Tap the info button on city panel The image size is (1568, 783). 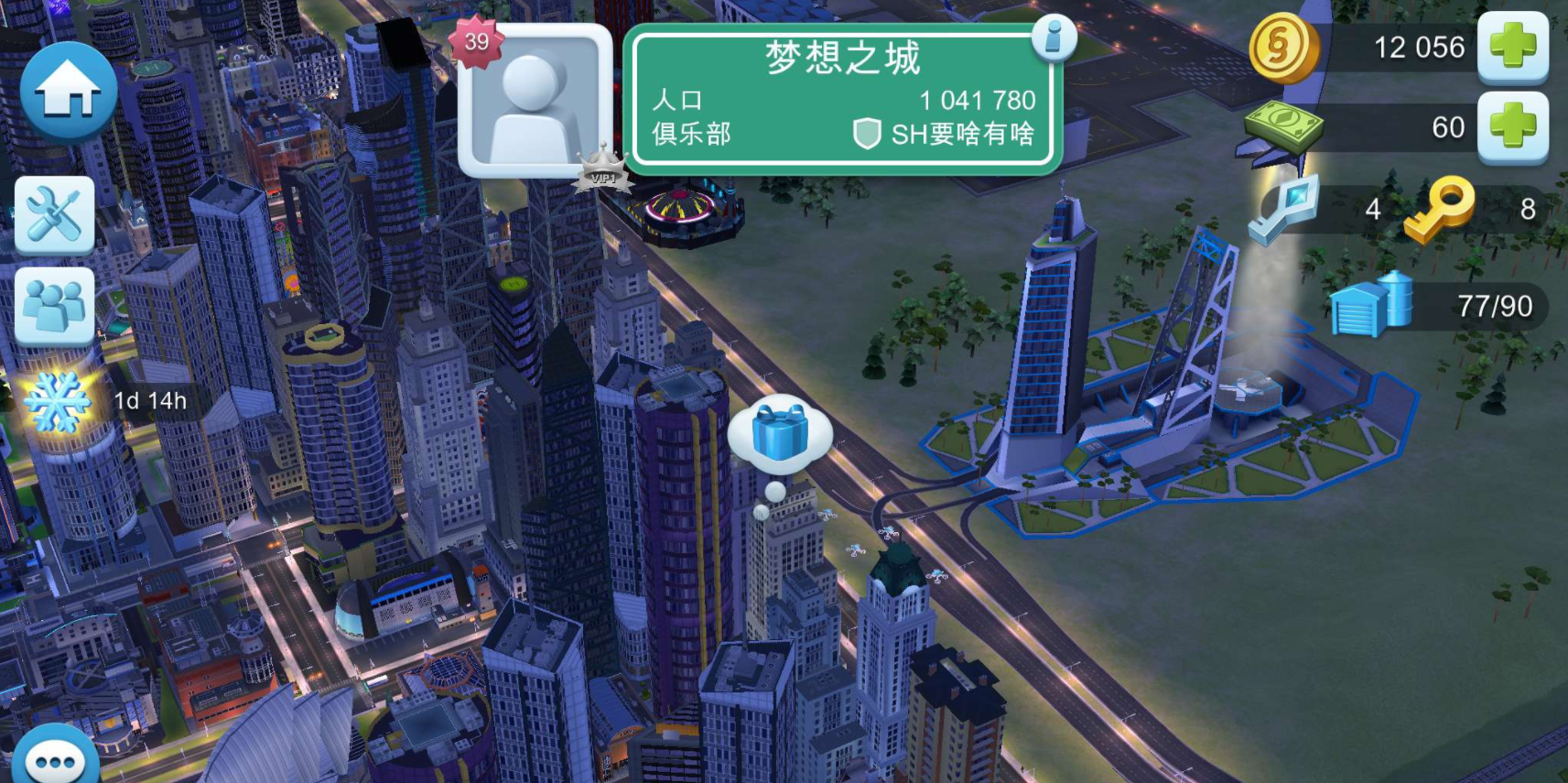coord(1054,38)
